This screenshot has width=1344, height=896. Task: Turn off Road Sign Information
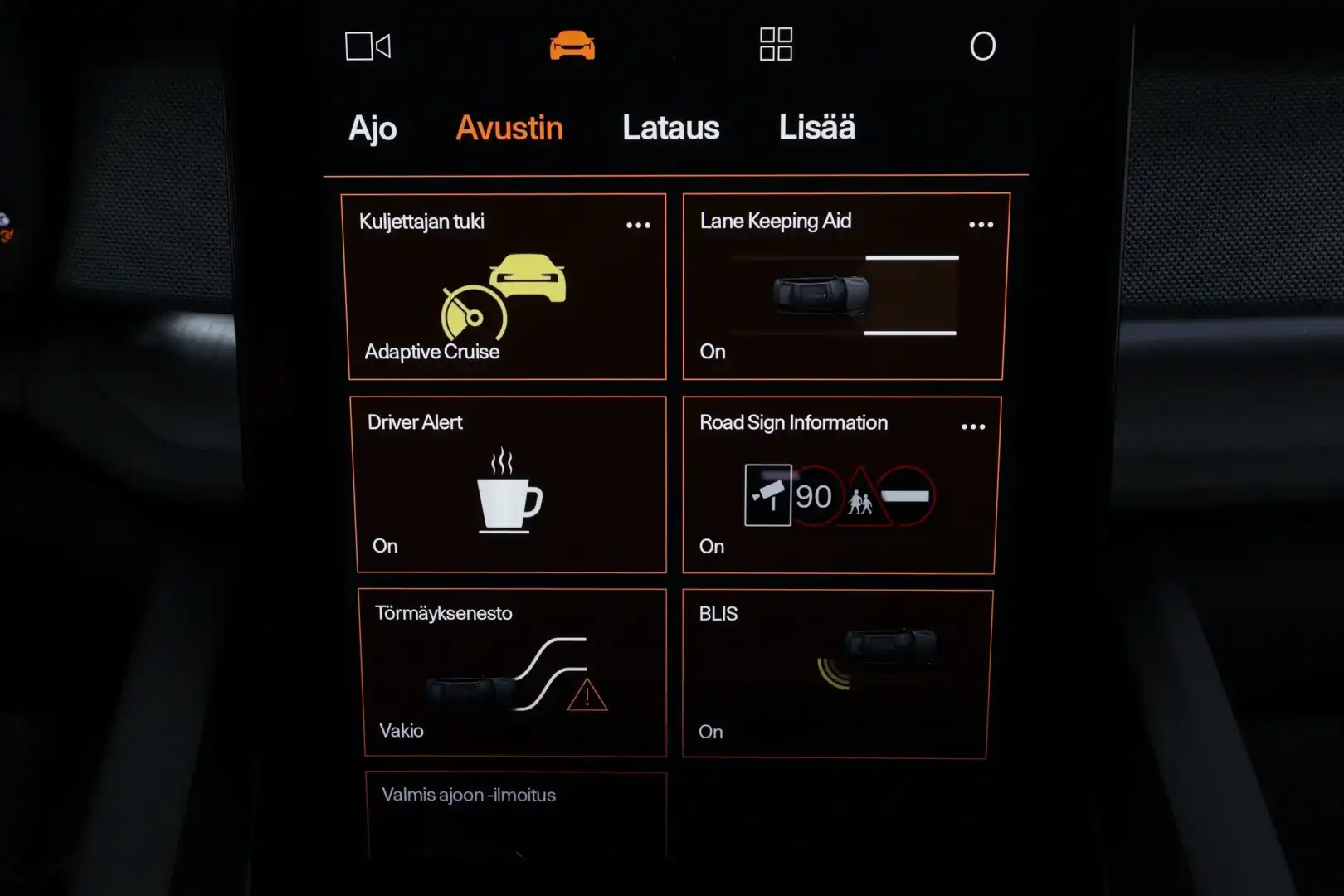point(838,485)
